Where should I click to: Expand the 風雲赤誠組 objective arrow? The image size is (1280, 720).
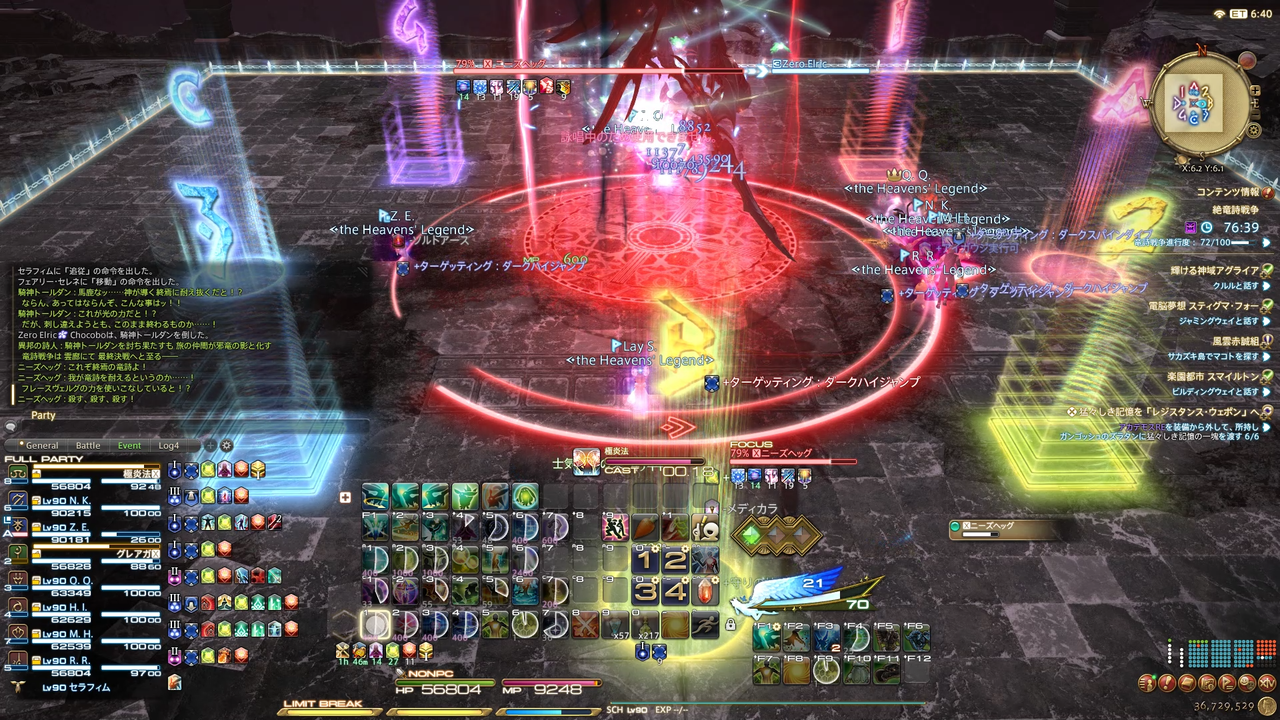1267,356
